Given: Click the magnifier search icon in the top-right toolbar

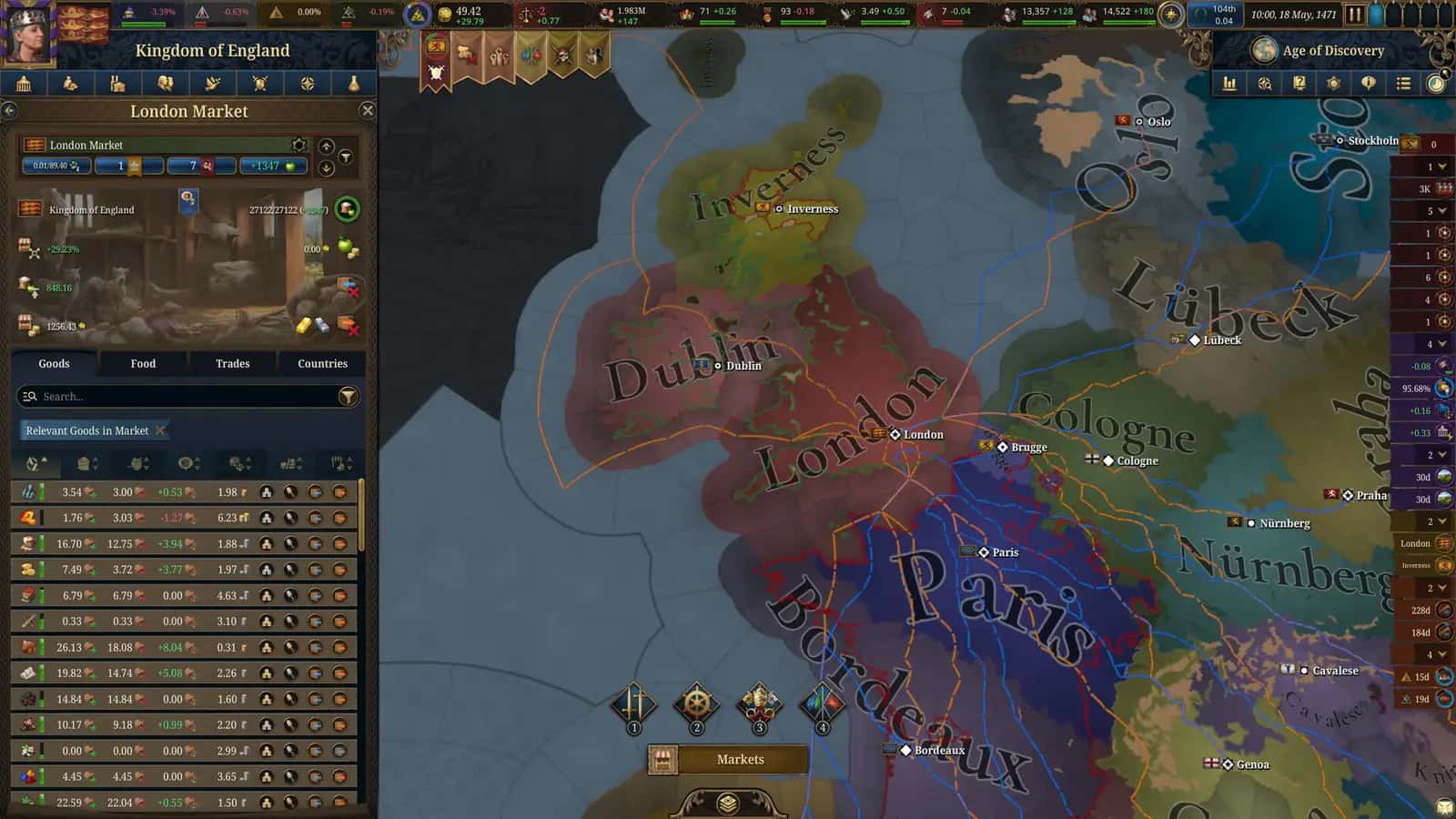Looking at the screenshot, I should point(1263,83).
